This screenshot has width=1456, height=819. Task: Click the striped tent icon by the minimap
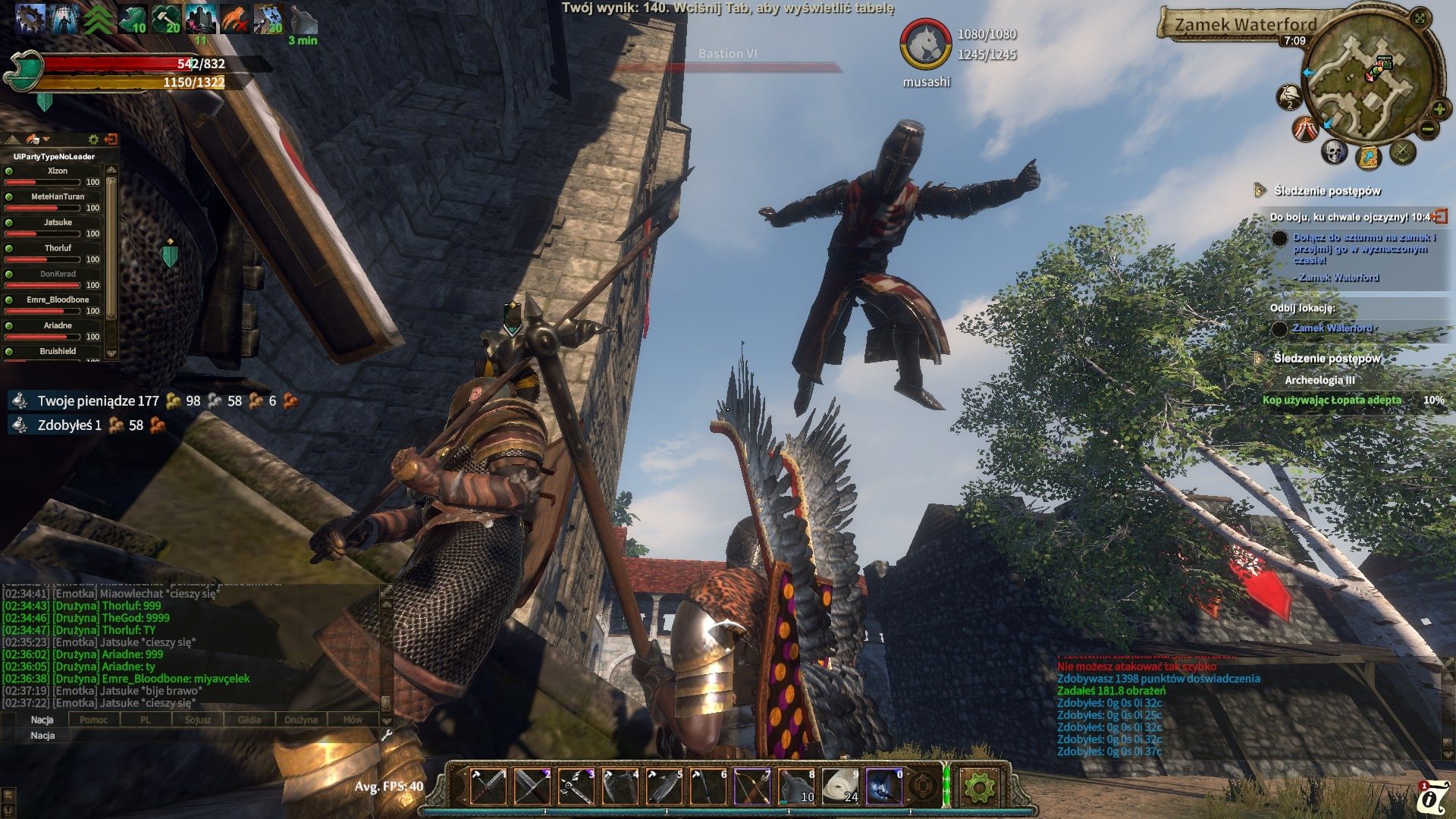[x=1305, y=129]
